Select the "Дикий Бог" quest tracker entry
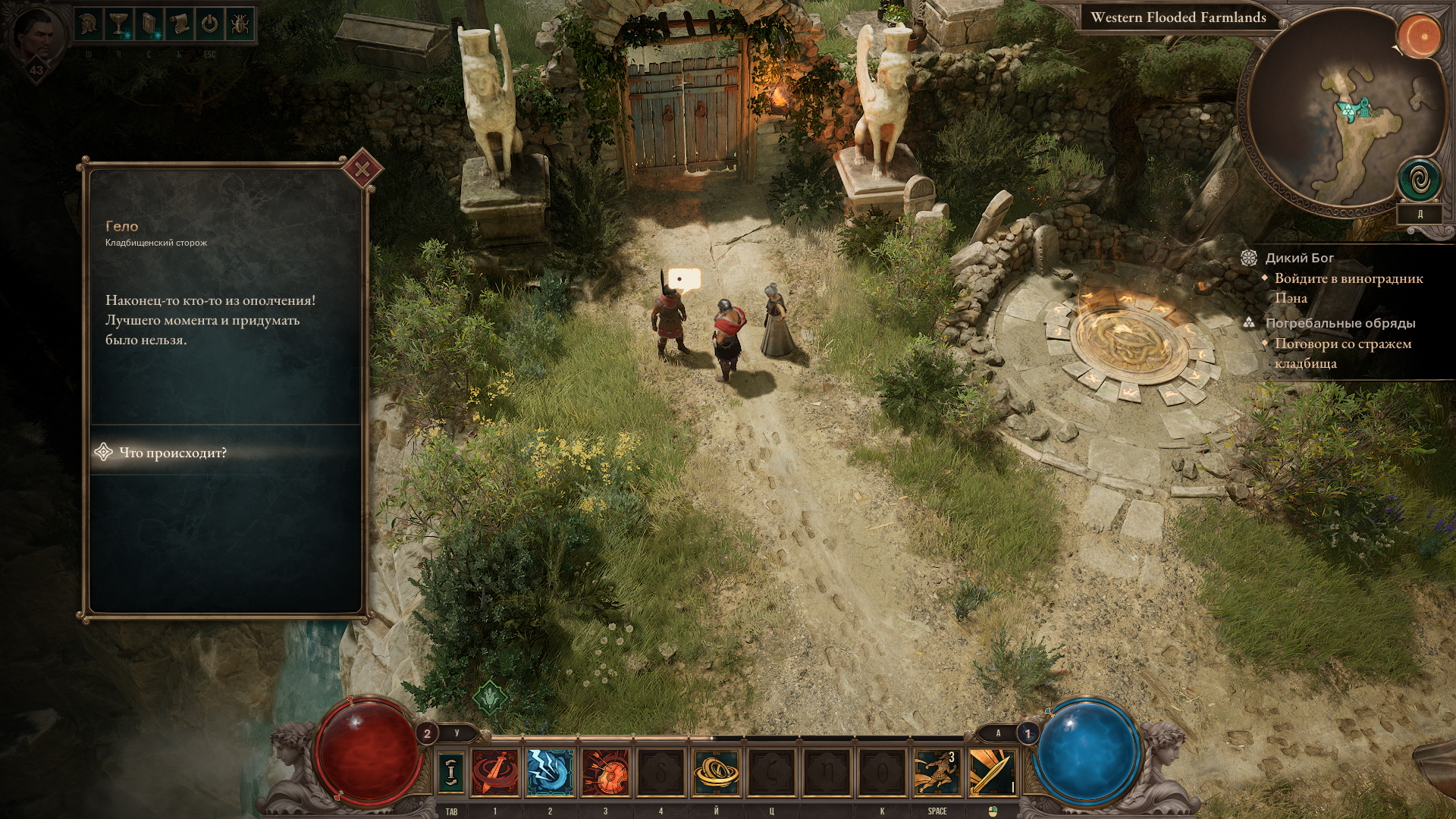 click(x=1299, y=258)
